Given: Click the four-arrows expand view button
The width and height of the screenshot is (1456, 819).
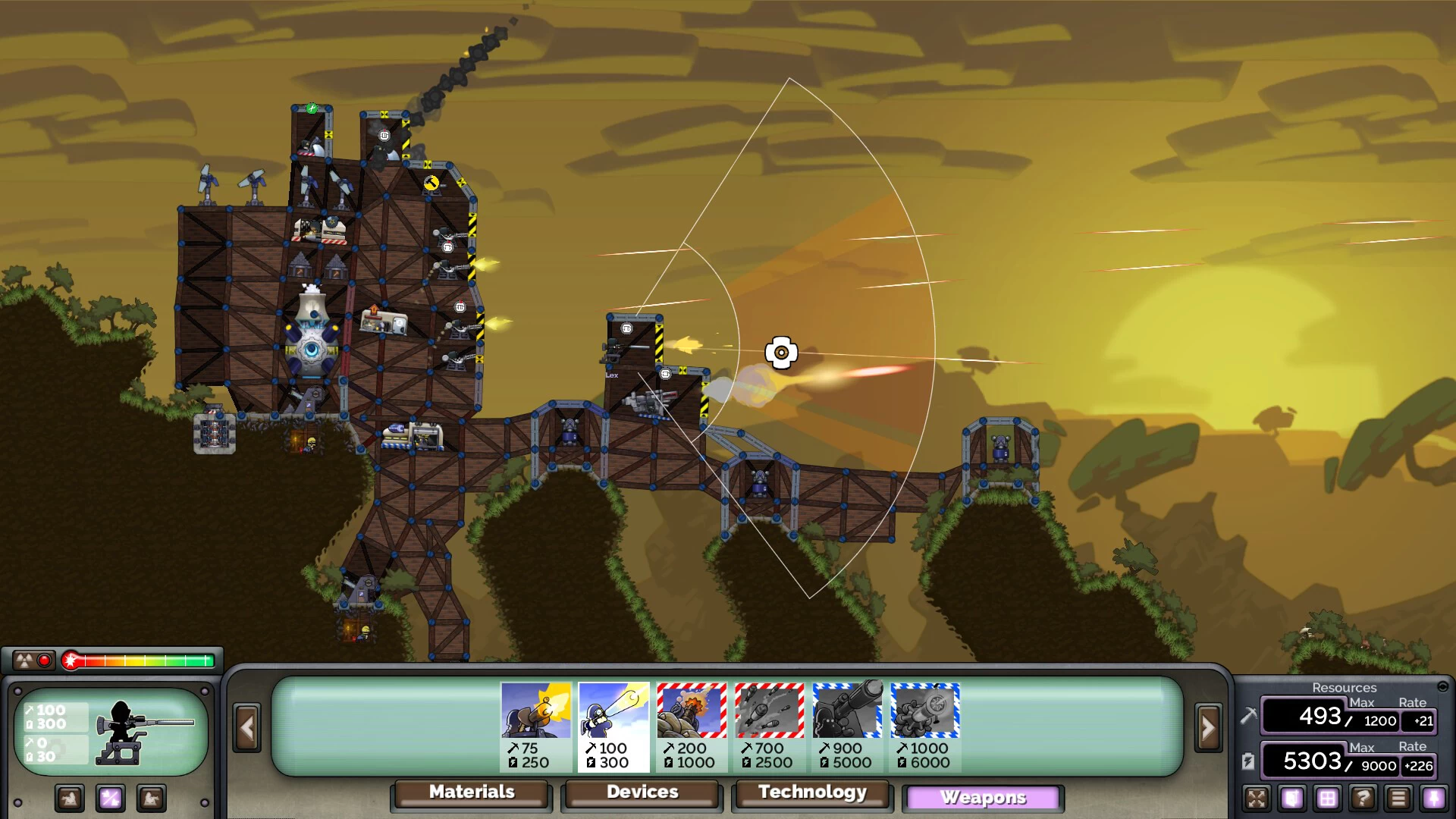Looking at the screenshot, I should coord(1257,798).
